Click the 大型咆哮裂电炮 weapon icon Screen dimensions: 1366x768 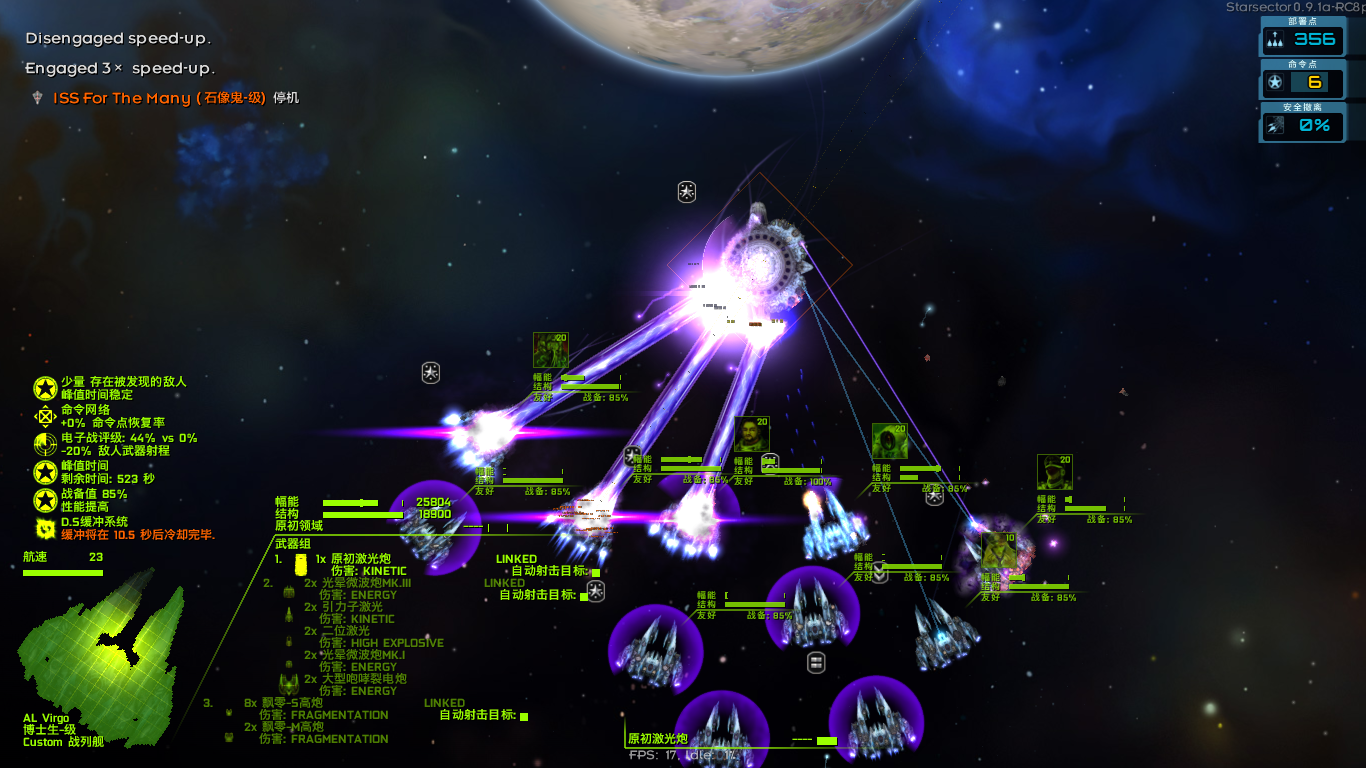point(288,682)
